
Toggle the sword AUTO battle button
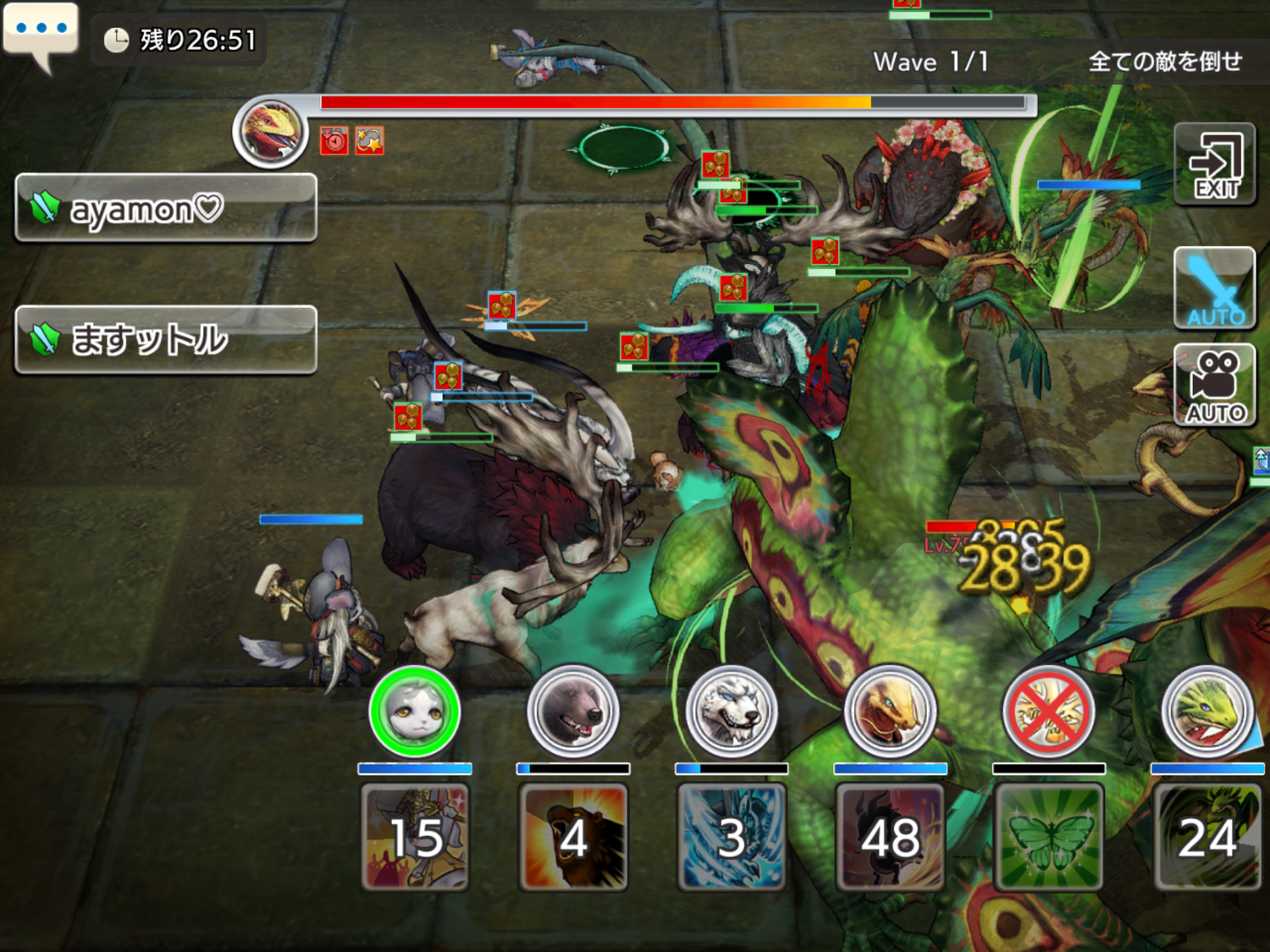click(1214, 288)
